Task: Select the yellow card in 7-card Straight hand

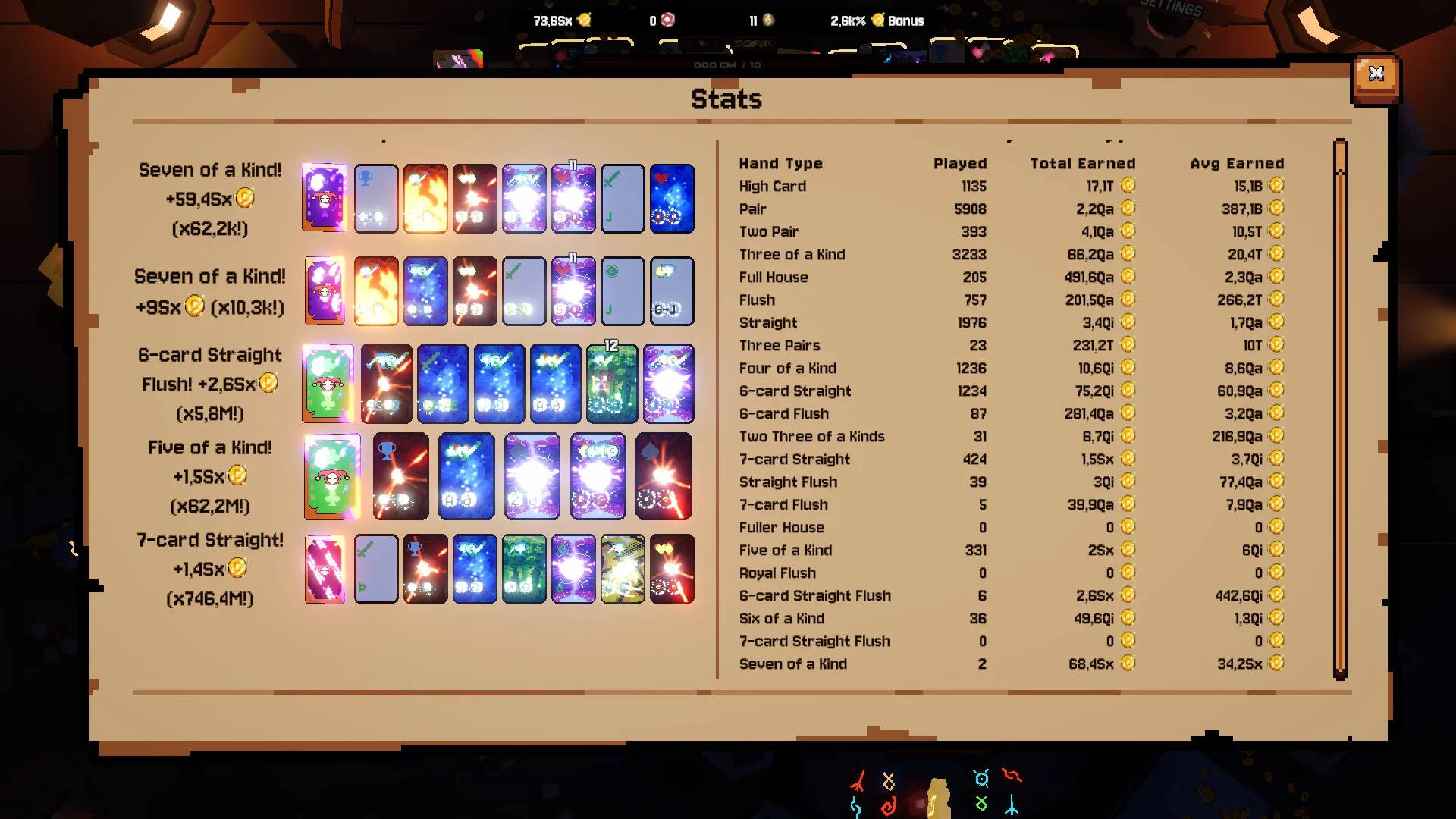Action: 623,569
